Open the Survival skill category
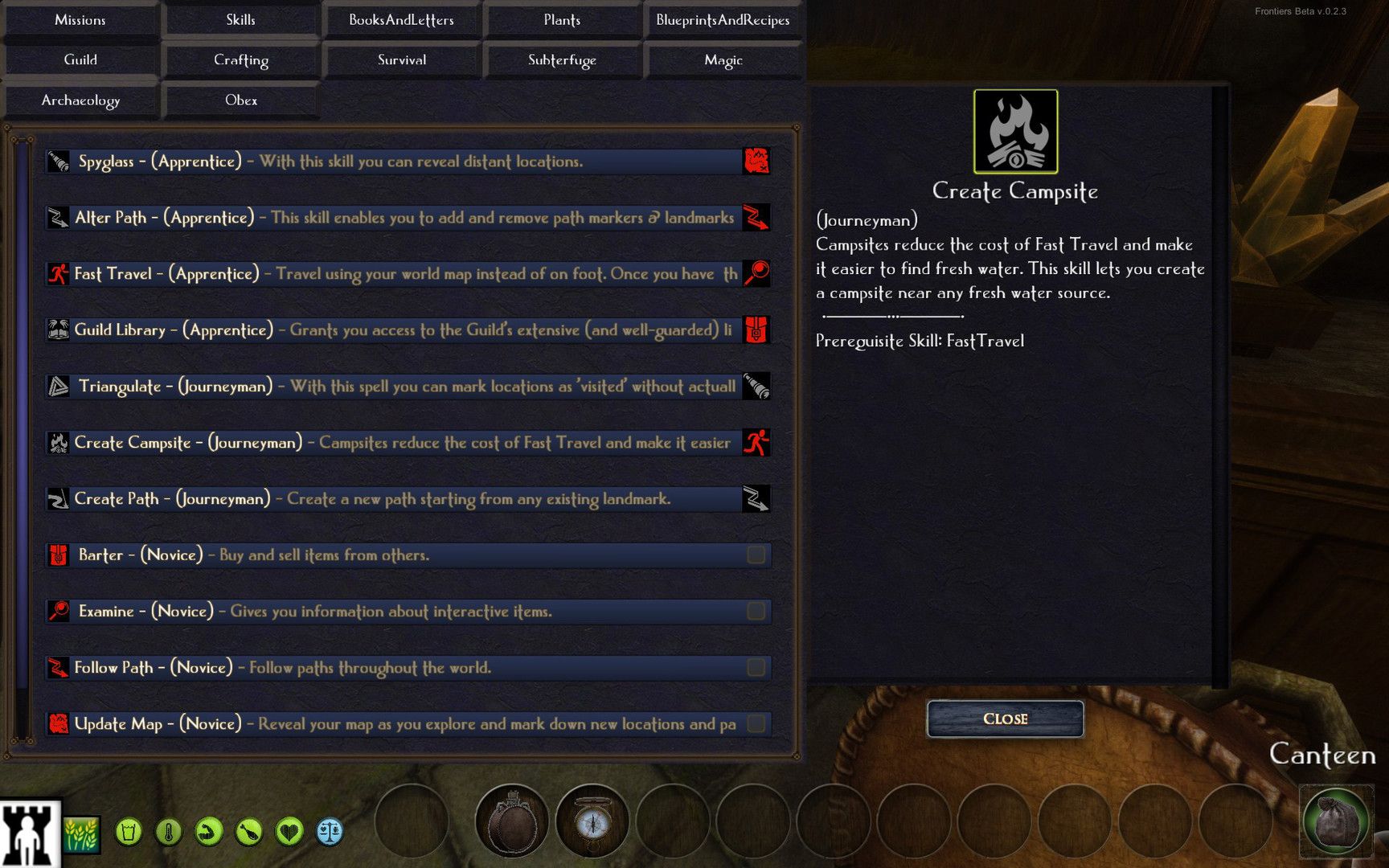Image resolution: width=1389 pixels, height=868 pixels. 402,60
